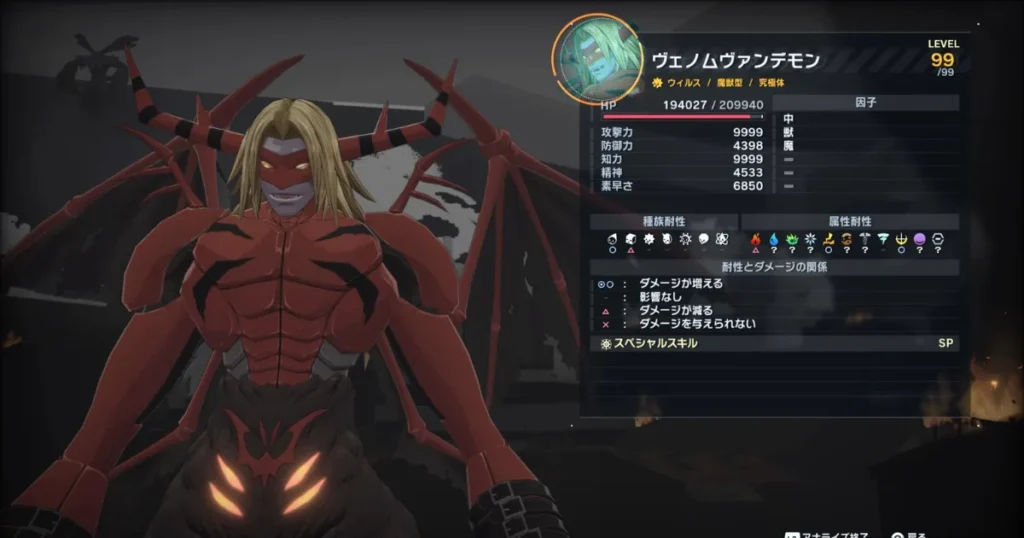The width and height of the screenshot is (1024, 538).
Task: Select the teal tornado wind resistance icon
Action: tap(883, 240)
